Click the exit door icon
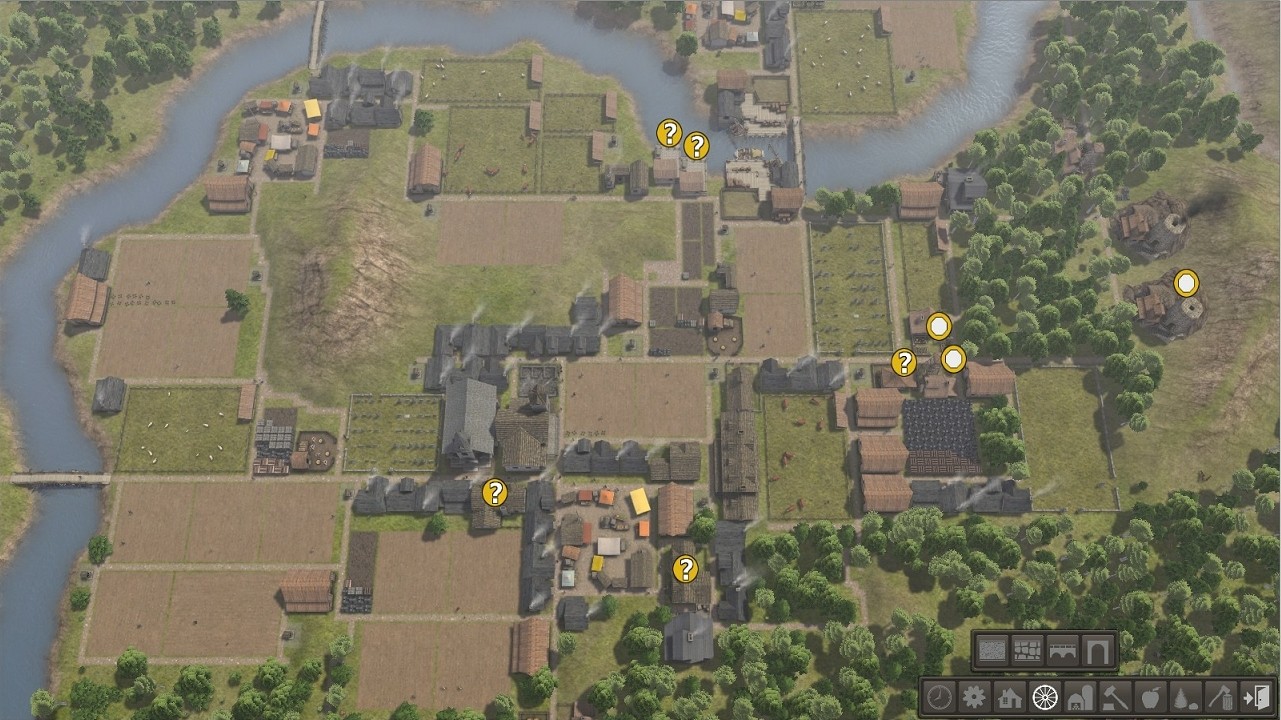The width and height of the screenshot is (1281, 720). point(1254,697)
